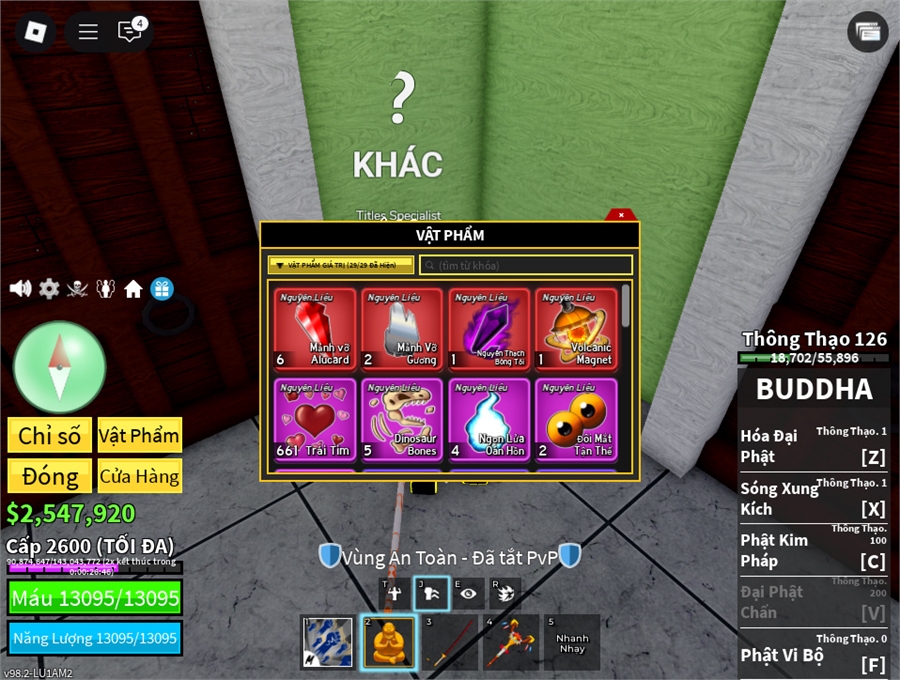This screenshot has height=680, width=900.
Task: Select the Volcanic Magnet item
Action: click(x=576, y=329)
